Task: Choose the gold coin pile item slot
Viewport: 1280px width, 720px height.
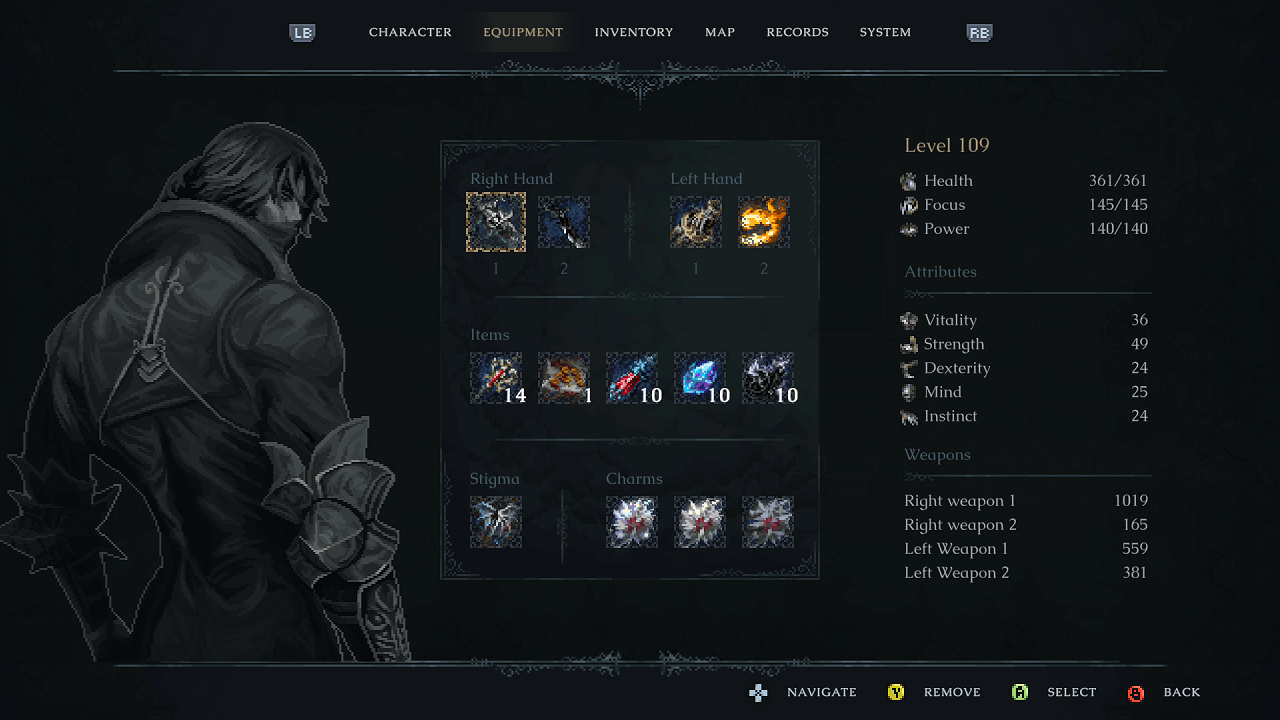Action: [564, 378]
